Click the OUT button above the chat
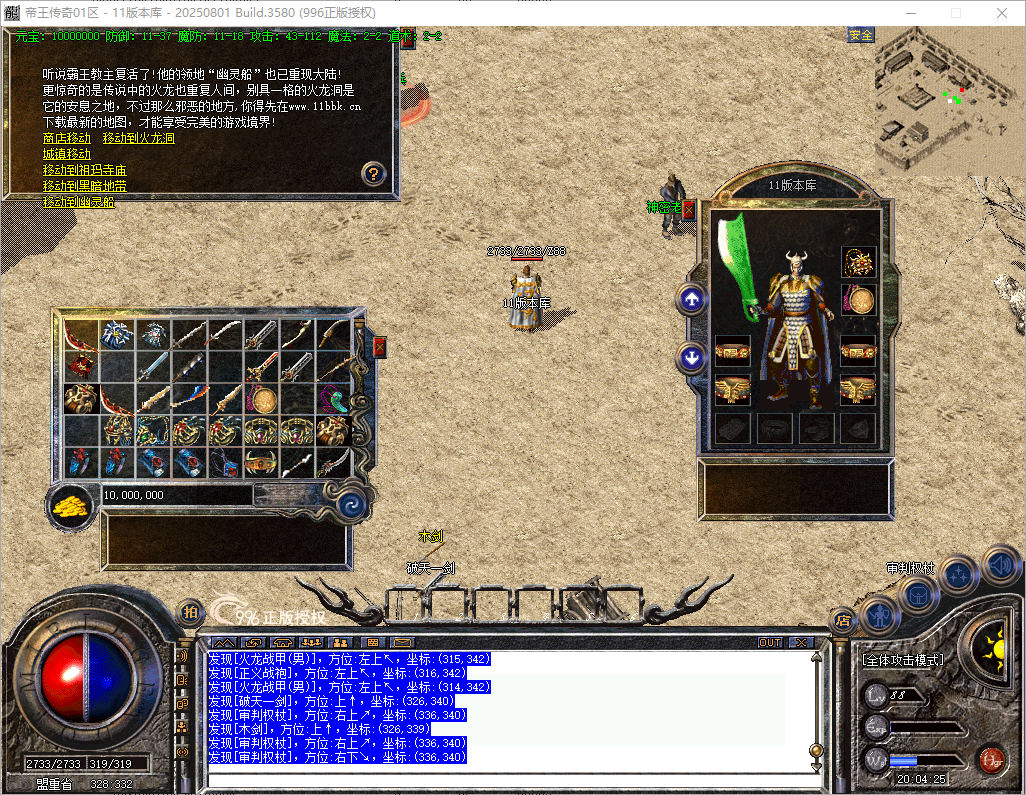Image resolution: width=1026 pixels, height=795 pixels. tap(770, 642)
